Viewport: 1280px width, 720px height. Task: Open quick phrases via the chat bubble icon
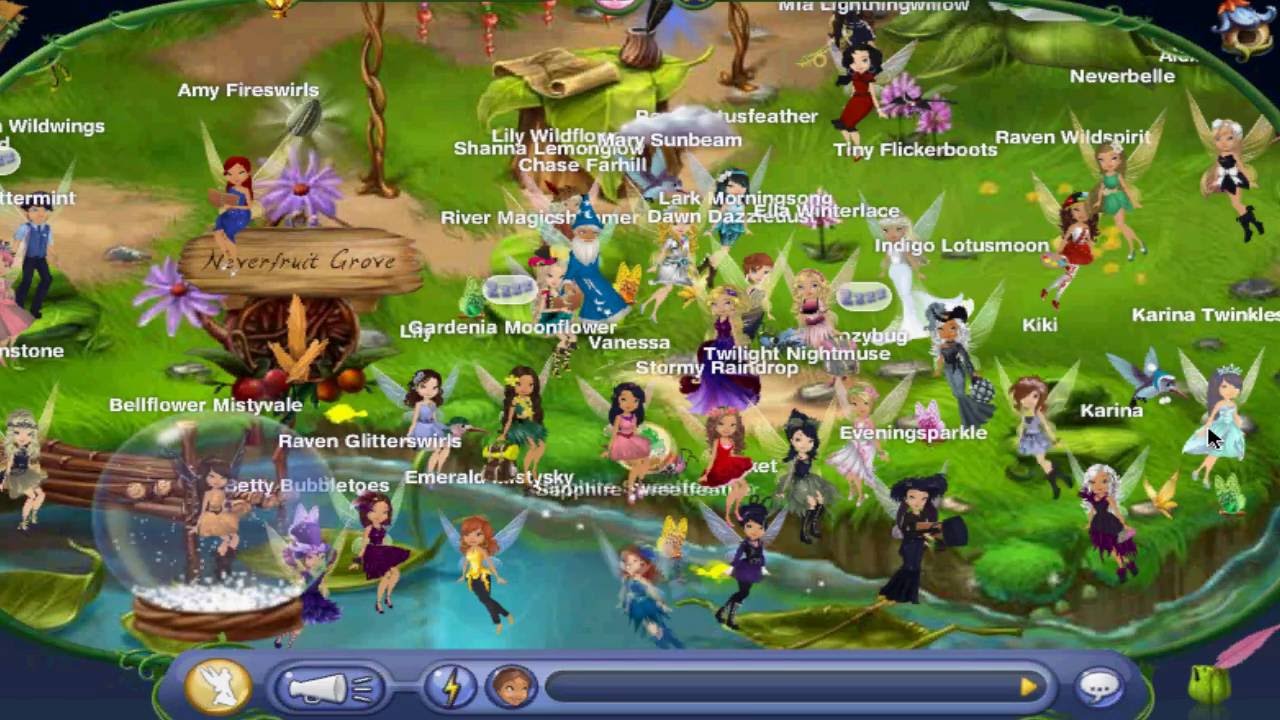coord(1099,685)
